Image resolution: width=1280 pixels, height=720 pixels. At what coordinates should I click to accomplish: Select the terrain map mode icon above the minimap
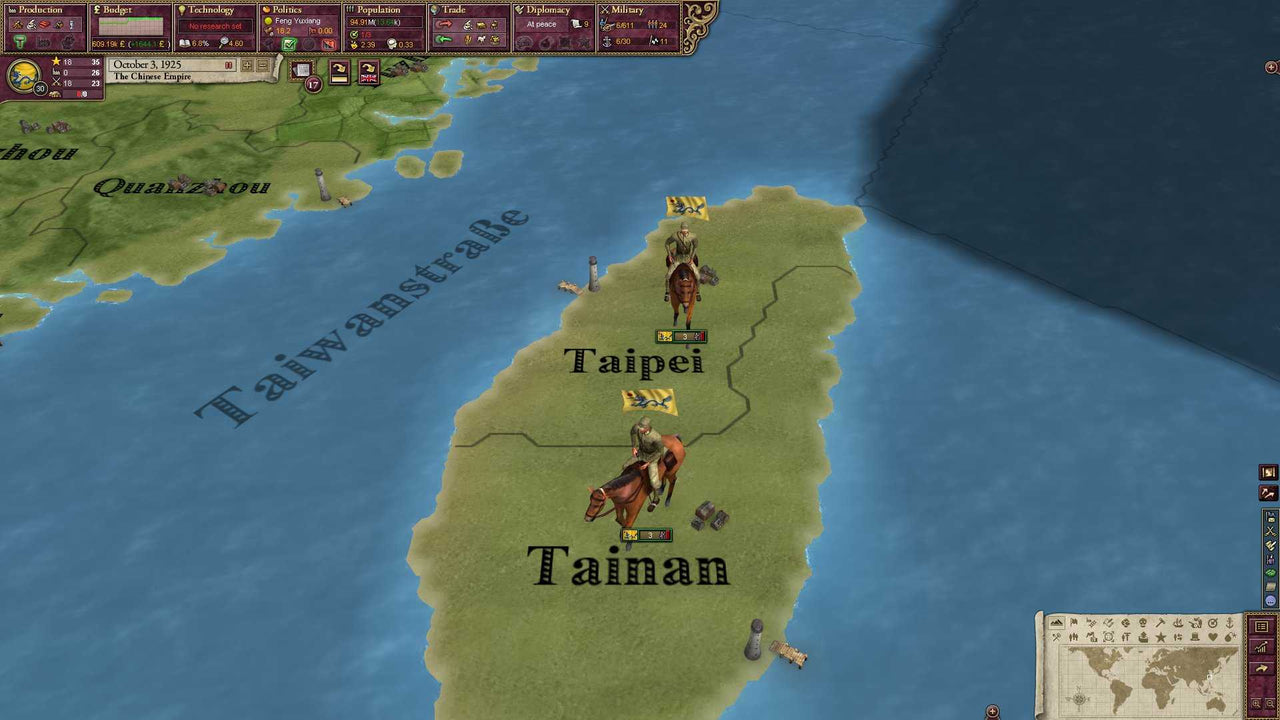pyautogui.click(x=1057, y=622)
